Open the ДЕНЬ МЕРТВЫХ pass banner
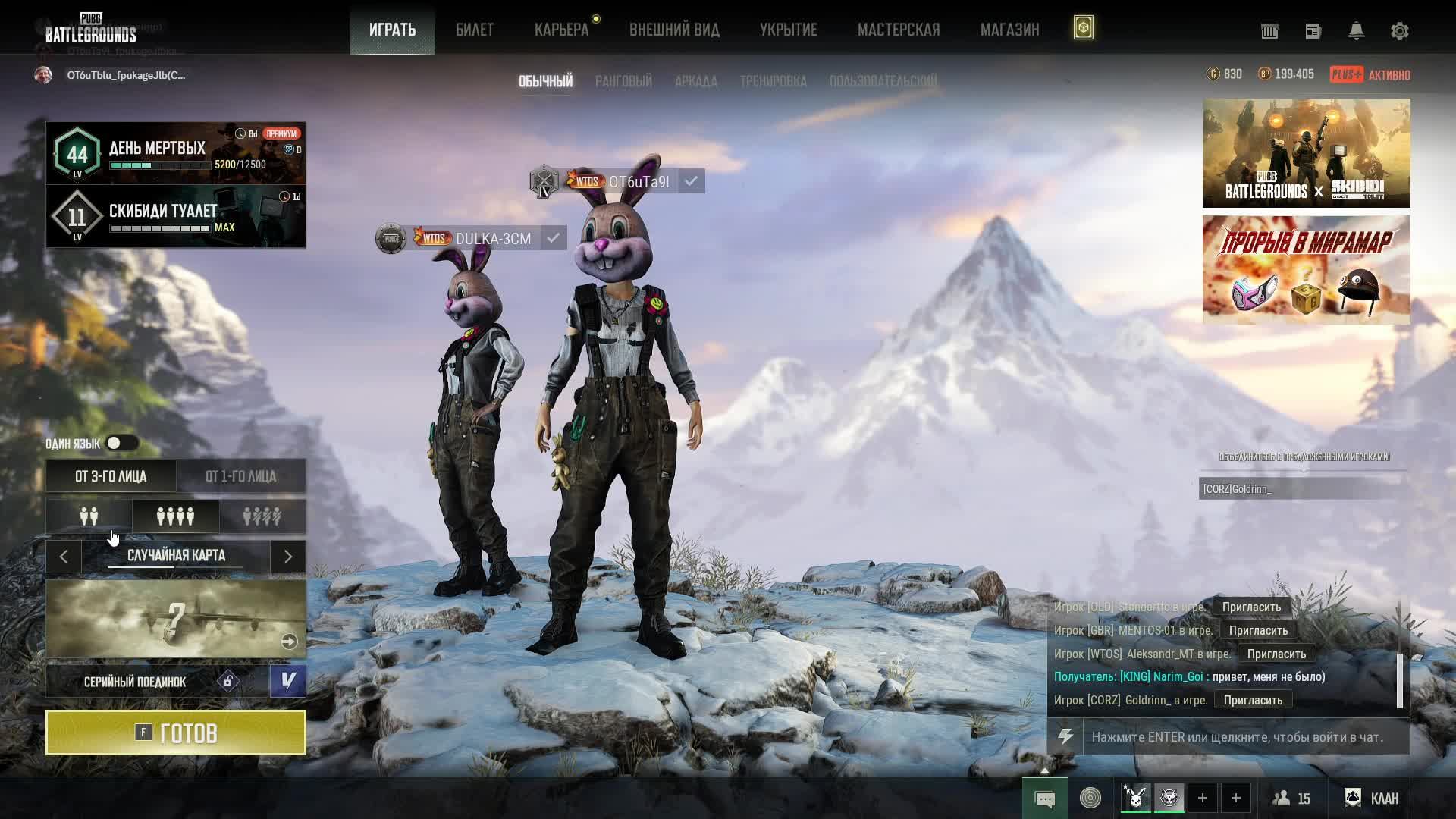Image resolution: width=1456 pixels, height=819 pixels. 176,153
